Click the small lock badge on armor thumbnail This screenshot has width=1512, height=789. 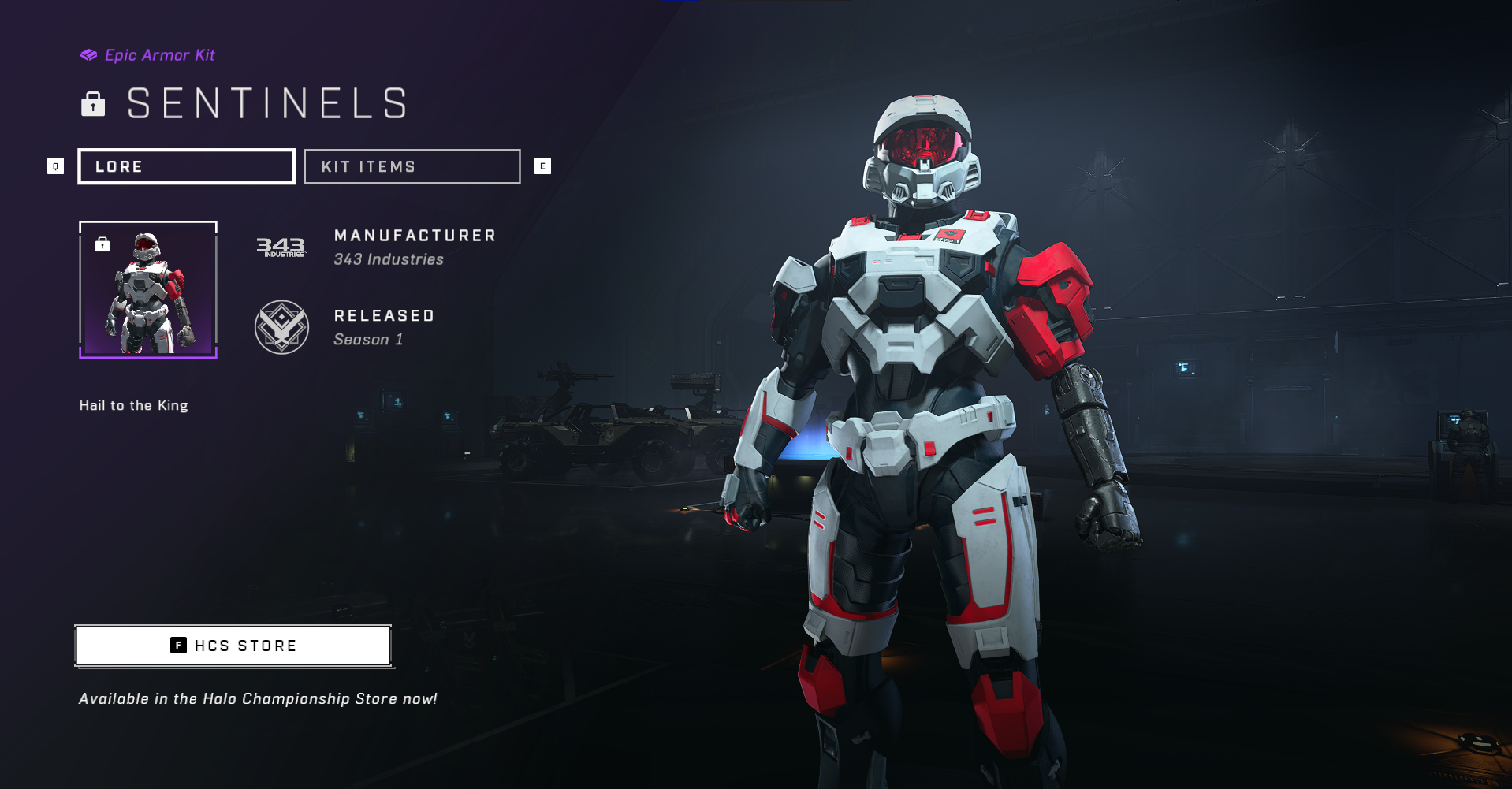[x=102, y=243]
